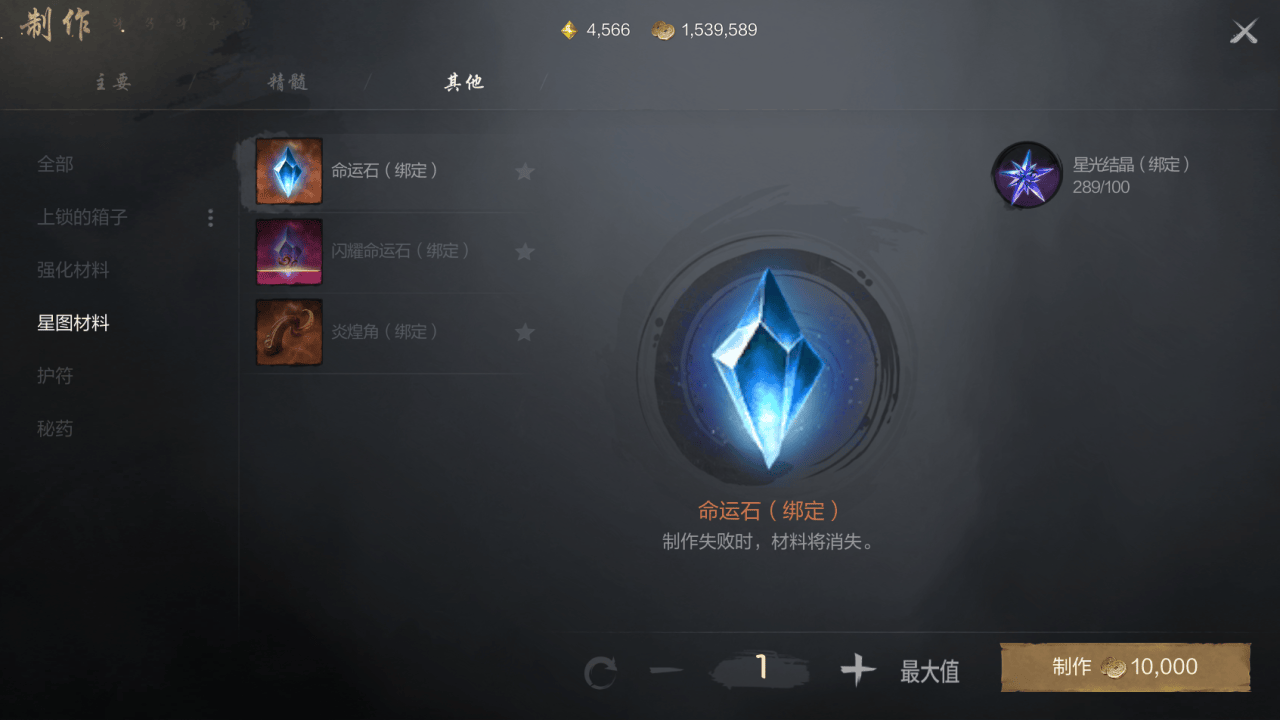Viewport: 1280px width, 720px height.
Task: Select the 闪耀命运石 recipe icon
Action: pyautogui.click(x=288, y=251)
